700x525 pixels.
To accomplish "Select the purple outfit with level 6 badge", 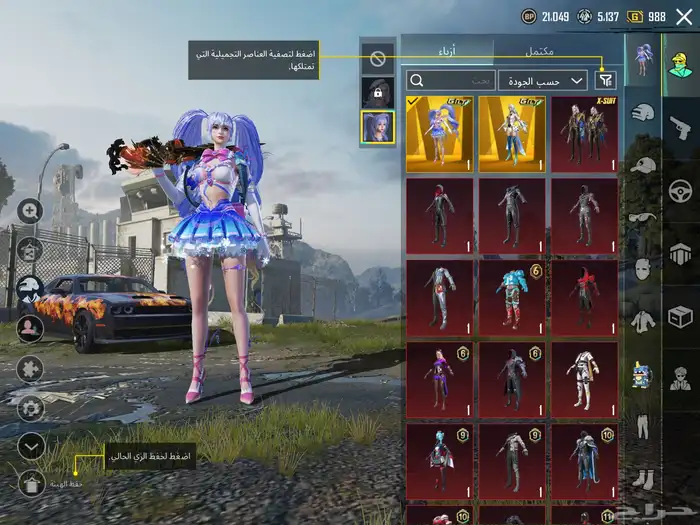I will point(440,379).
